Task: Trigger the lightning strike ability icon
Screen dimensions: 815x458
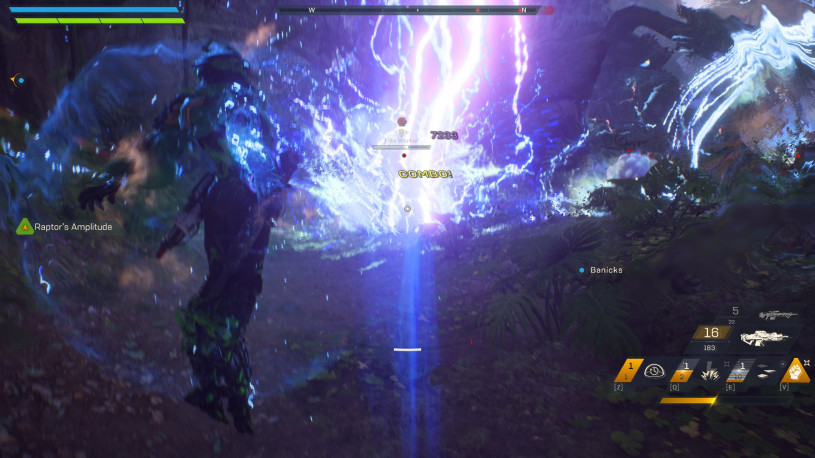Action: (x=710, y=372)
